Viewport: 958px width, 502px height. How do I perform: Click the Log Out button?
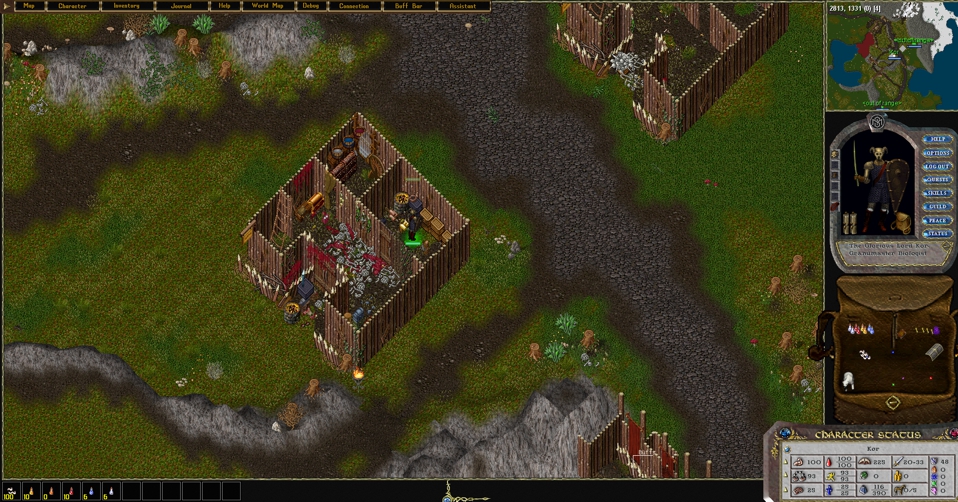coord(937,166)
